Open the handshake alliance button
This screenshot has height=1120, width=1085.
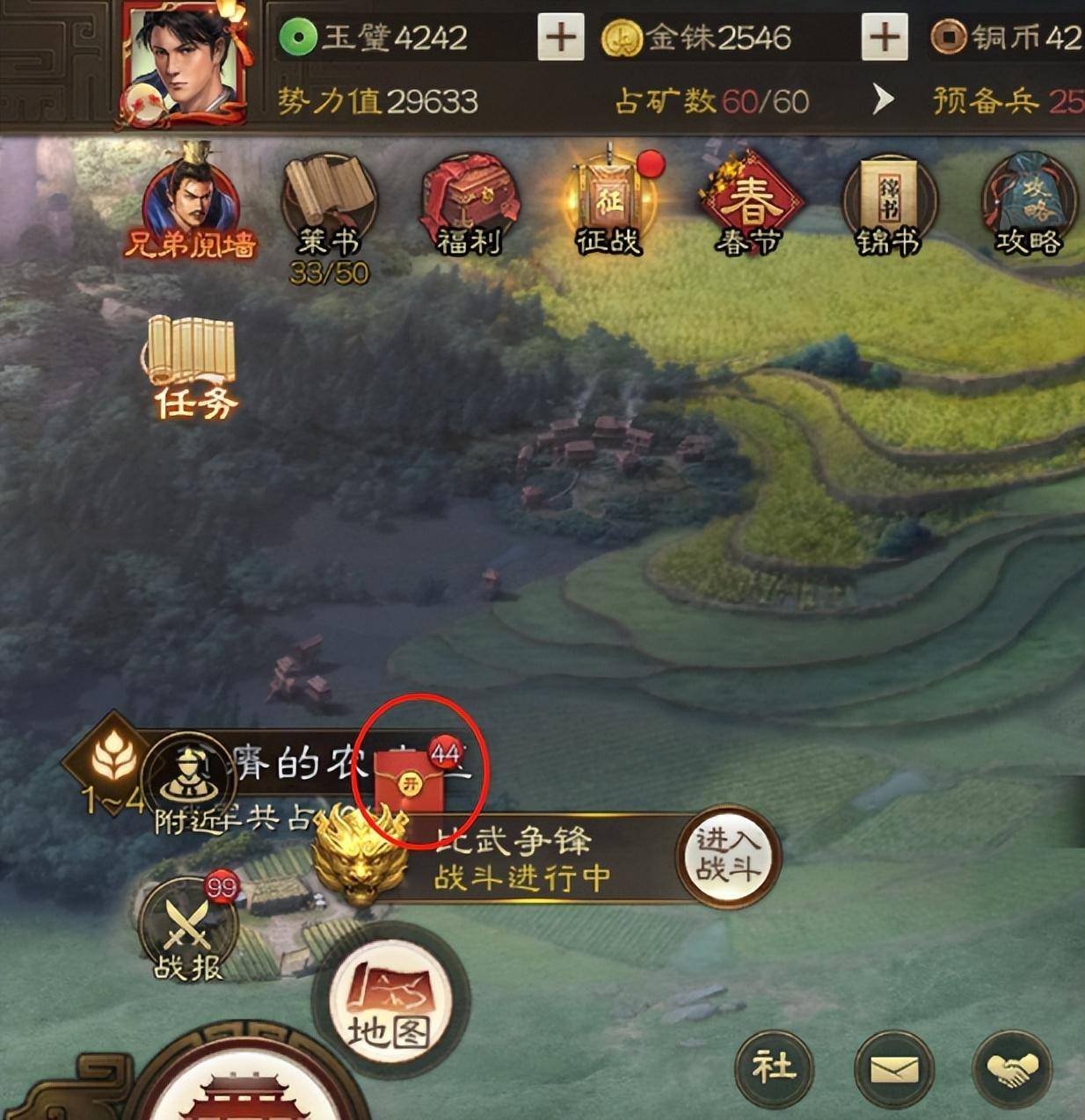pos(1011,1069)
